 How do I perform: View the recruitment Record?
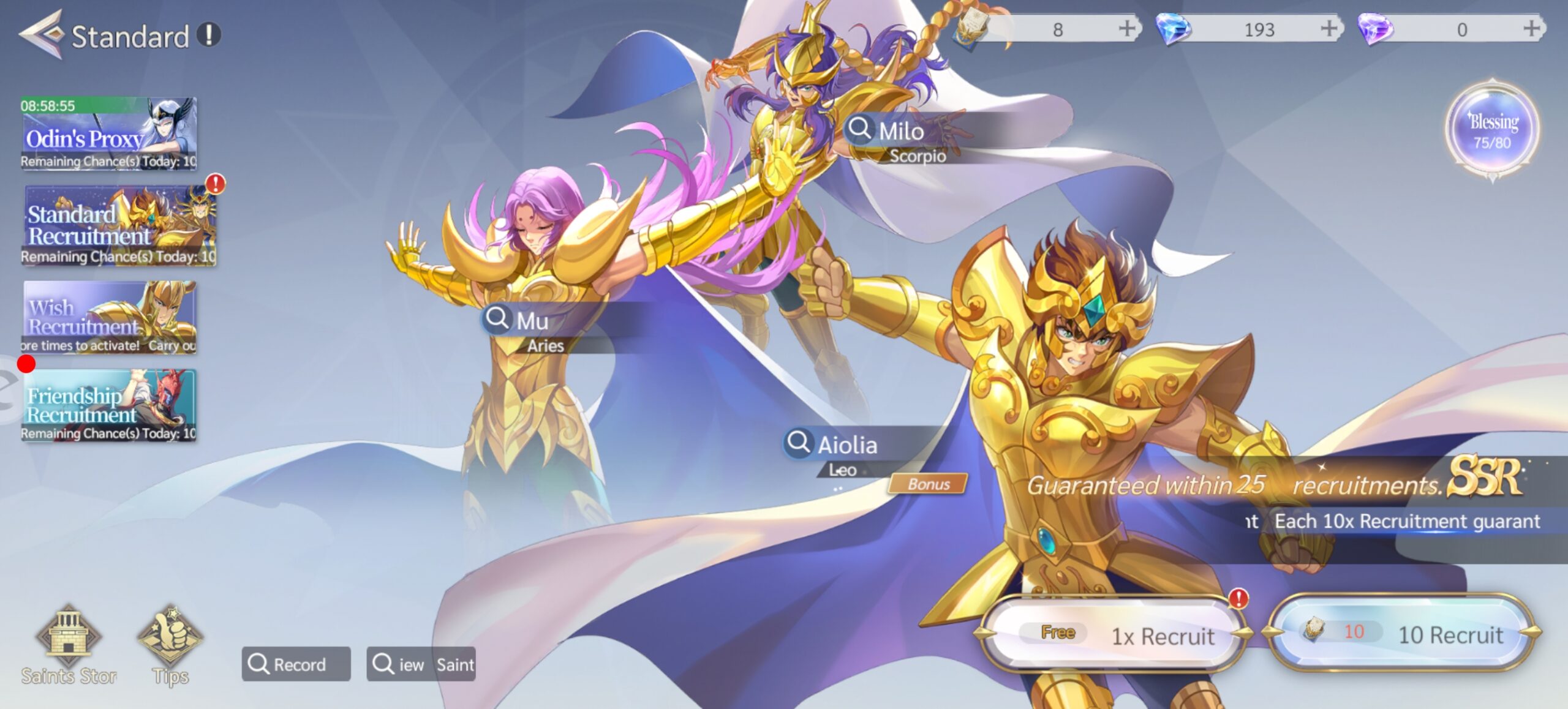[x=296, y=664]
